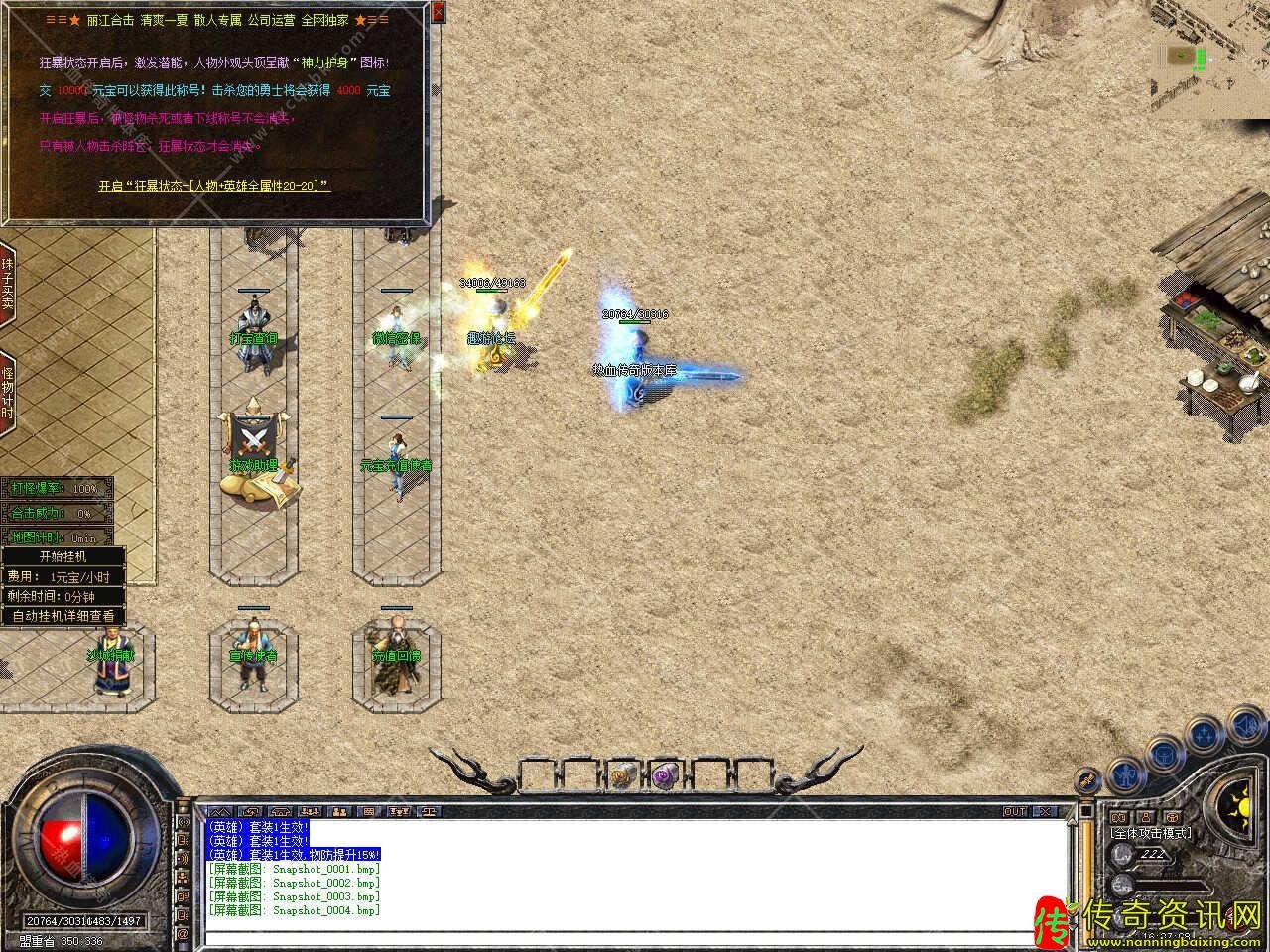Viewport: 1270px width, 952px height.
Task: Open the 珠子买卖 side tab
Action: 7,284
